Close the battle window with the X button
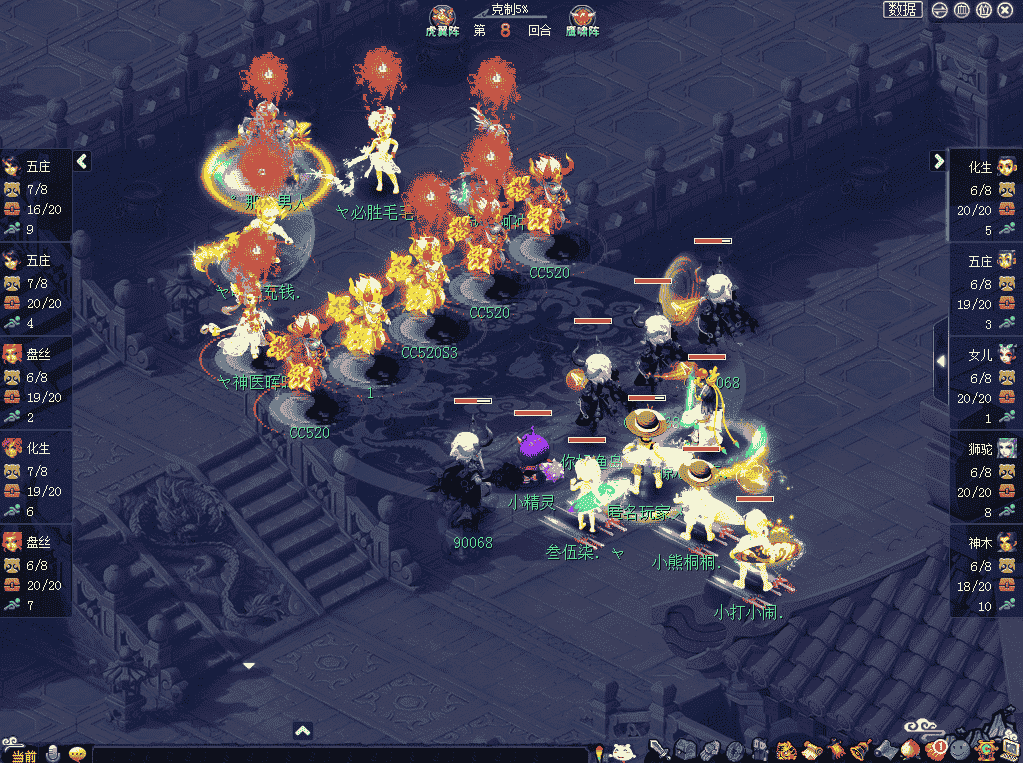 1006,10
